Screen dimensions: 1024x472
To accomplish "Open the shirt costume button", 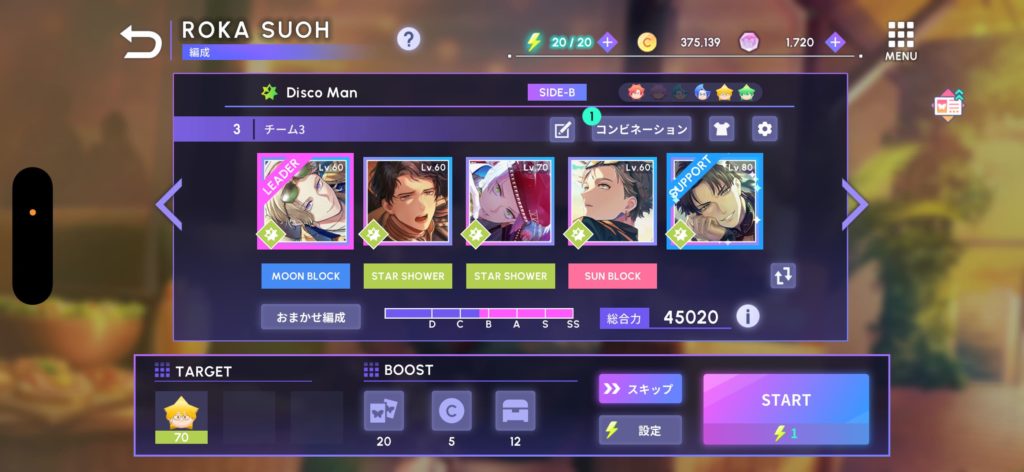I will pyautogui.click(x=721, y=129).
